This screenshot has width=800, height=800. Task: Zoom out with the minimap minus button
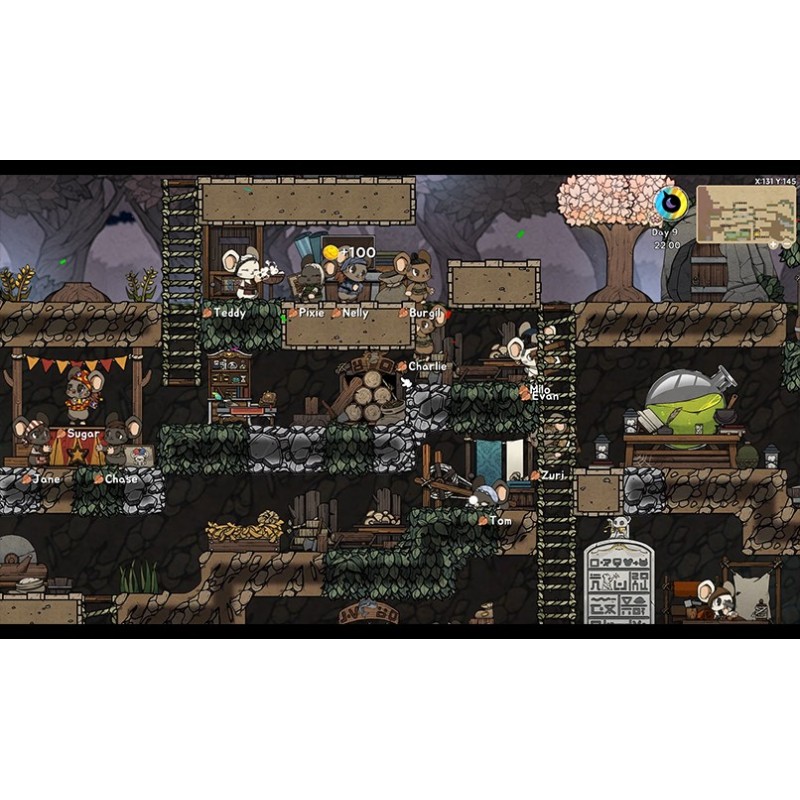pyautogui.click(x=788, y=243)
